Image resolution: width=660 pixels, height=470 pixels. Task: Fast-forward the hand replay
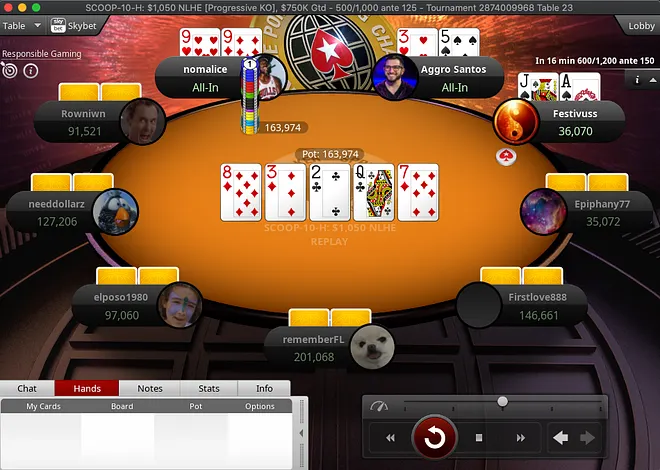pyautogui.click(x=520, y=438)
